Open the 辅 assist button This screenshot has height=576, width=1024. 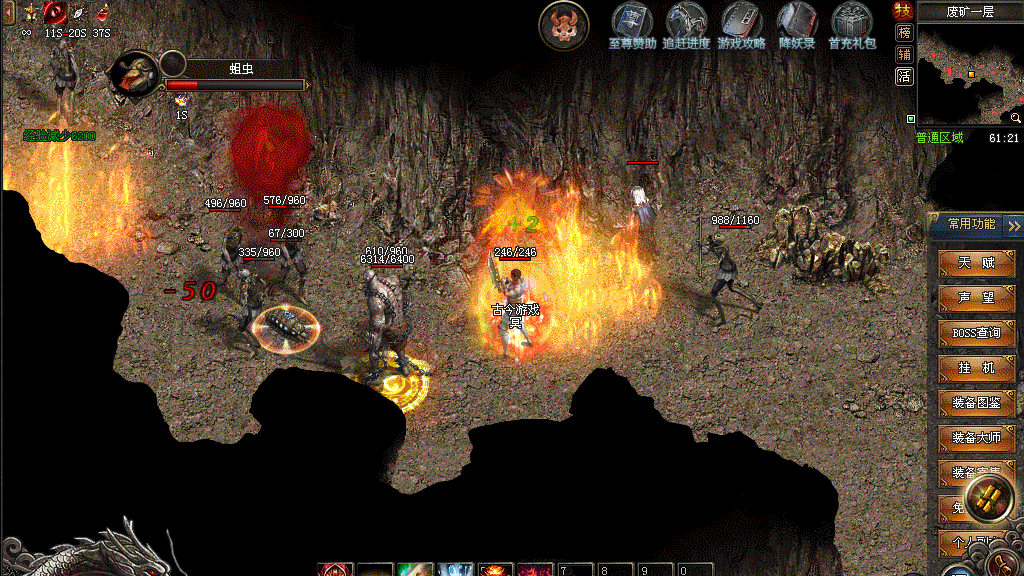pos(904,54)
